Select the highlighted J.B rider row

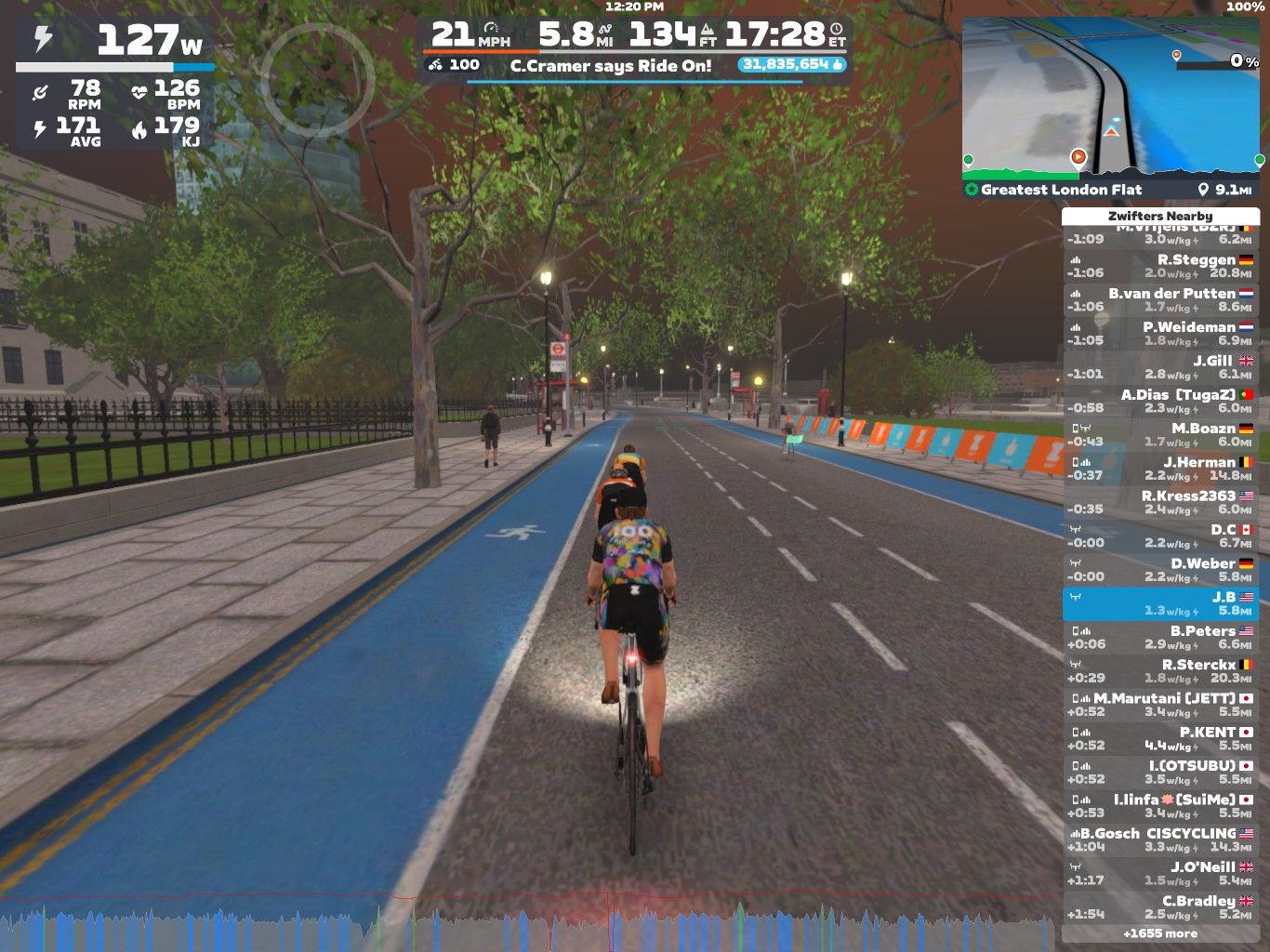[x=1160, y=603]
